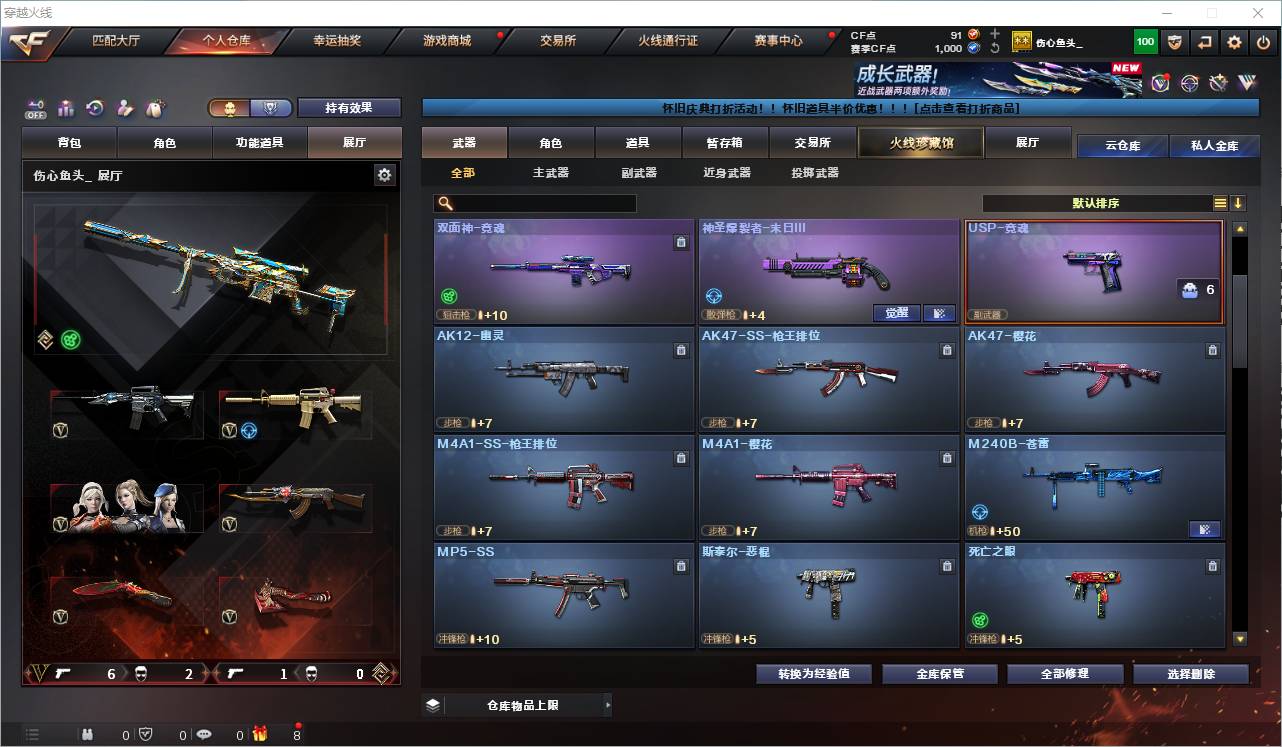This screenshot has width=1282, height=747.
Task: Switch to the 道具 items tab
Action: click(x=637, y=143)
